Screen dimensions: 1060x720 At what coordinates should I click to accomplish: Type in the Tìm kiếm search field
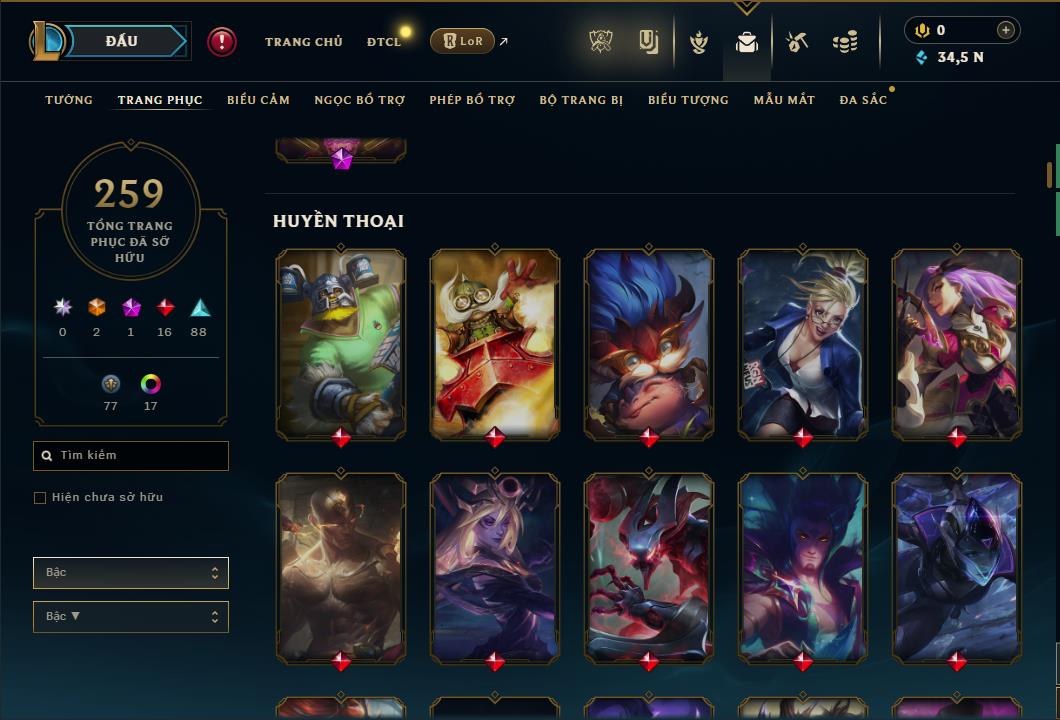coord(140,456)
